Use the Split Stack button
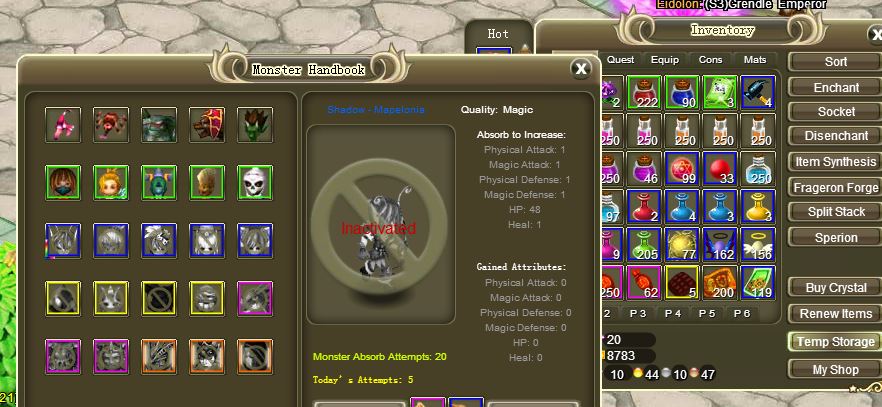This screenshot has height=407, width=882. [835, 212]
